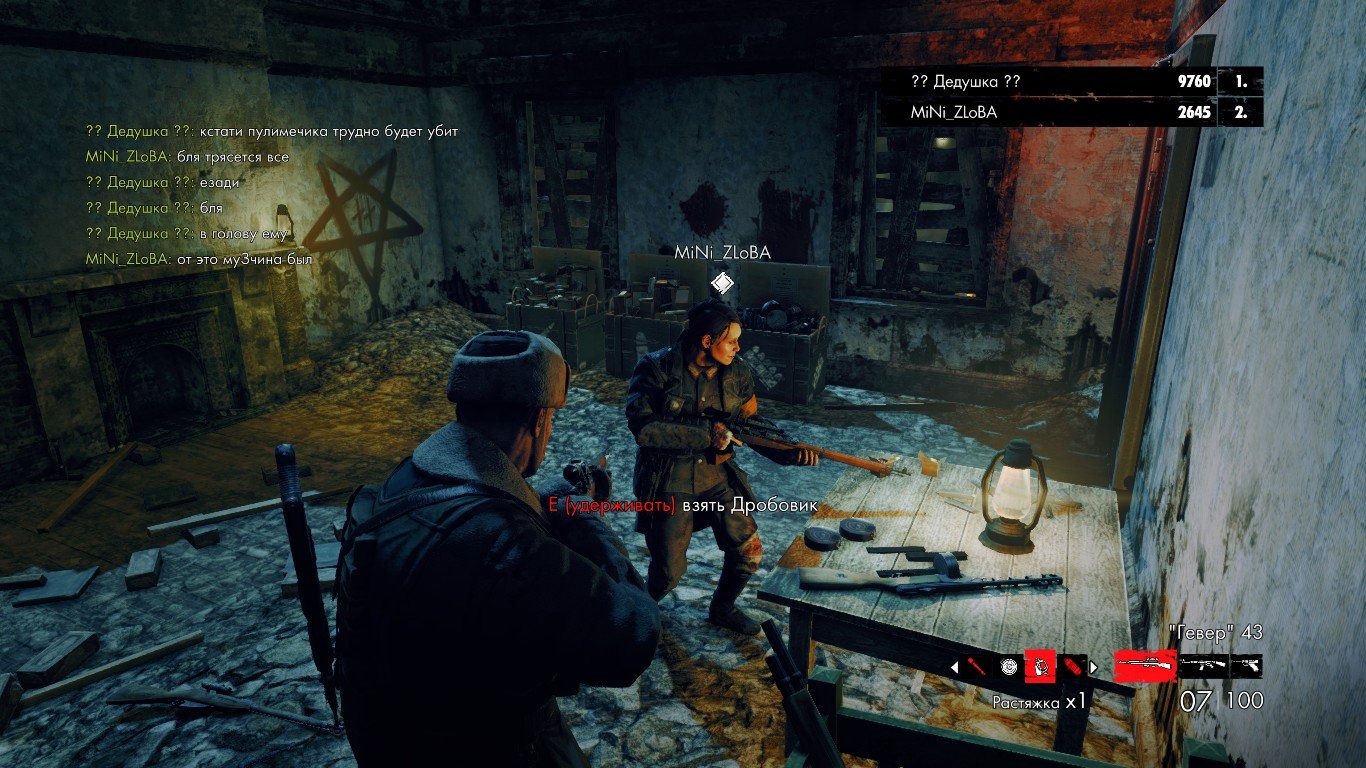Image resolution: width=1366 pixels, height=768 pixels.
Task: Equip the pistol sidearm slot
Action: tap(1246, 666)
